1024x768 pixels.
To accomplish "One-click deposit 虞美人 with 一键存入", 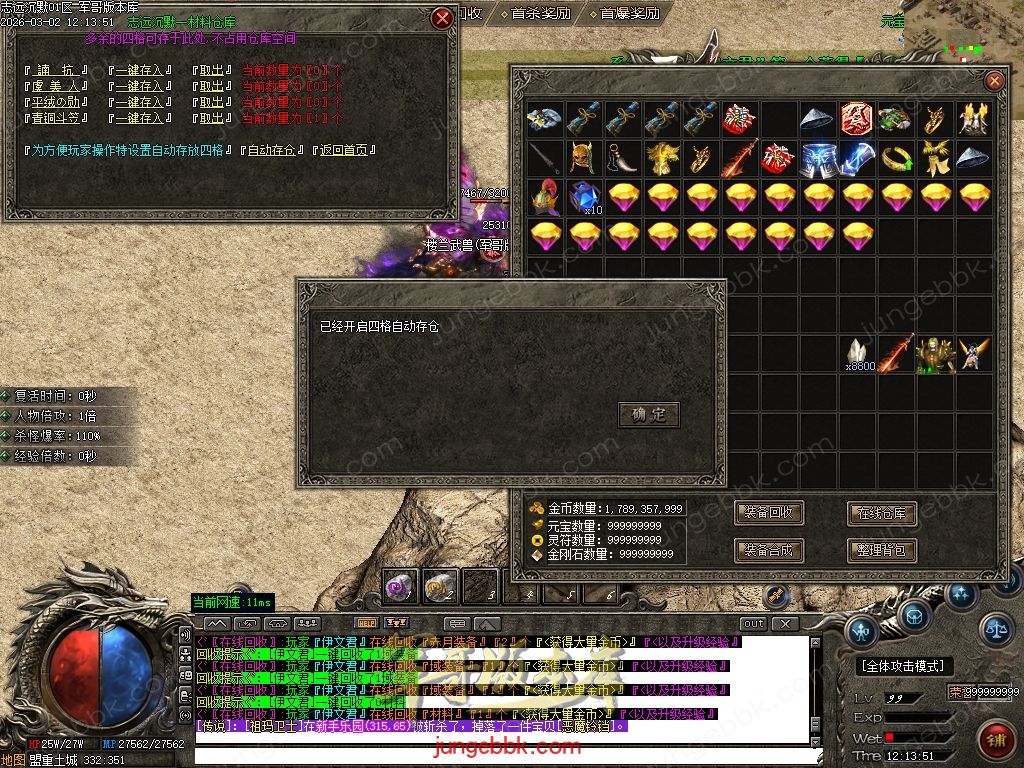I will coord(139,86).
